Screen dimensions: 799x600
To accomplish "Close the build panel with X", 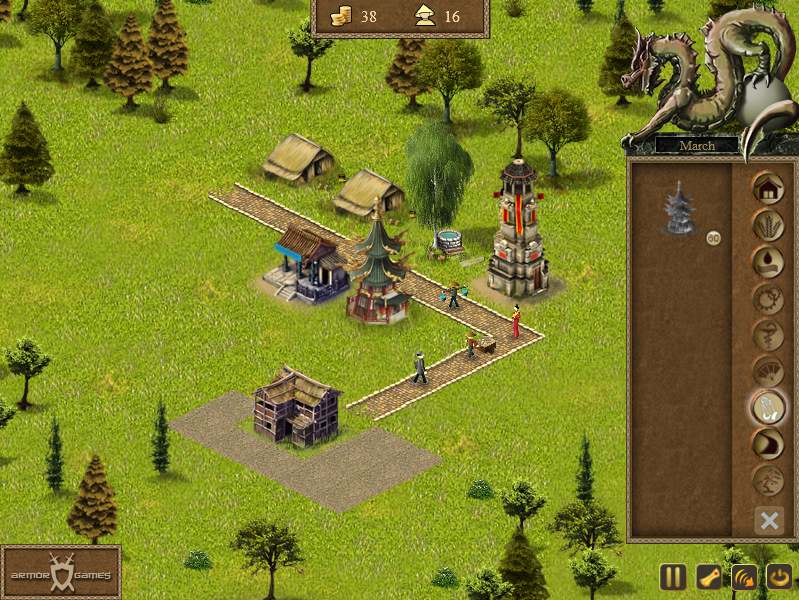I will click(x=769, y=520).
